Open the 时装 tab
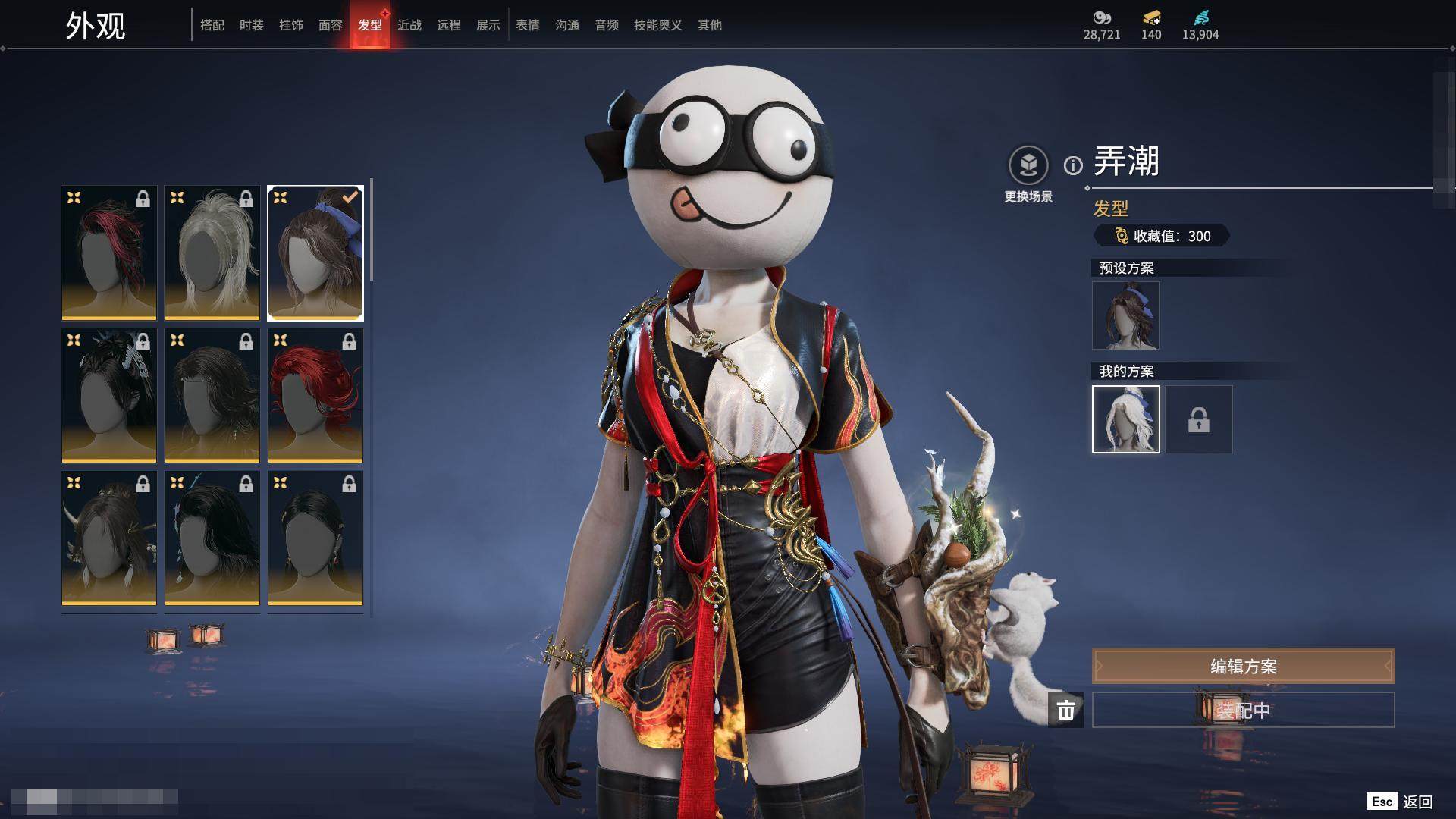1456x819 pixels. tap(252, 25)
